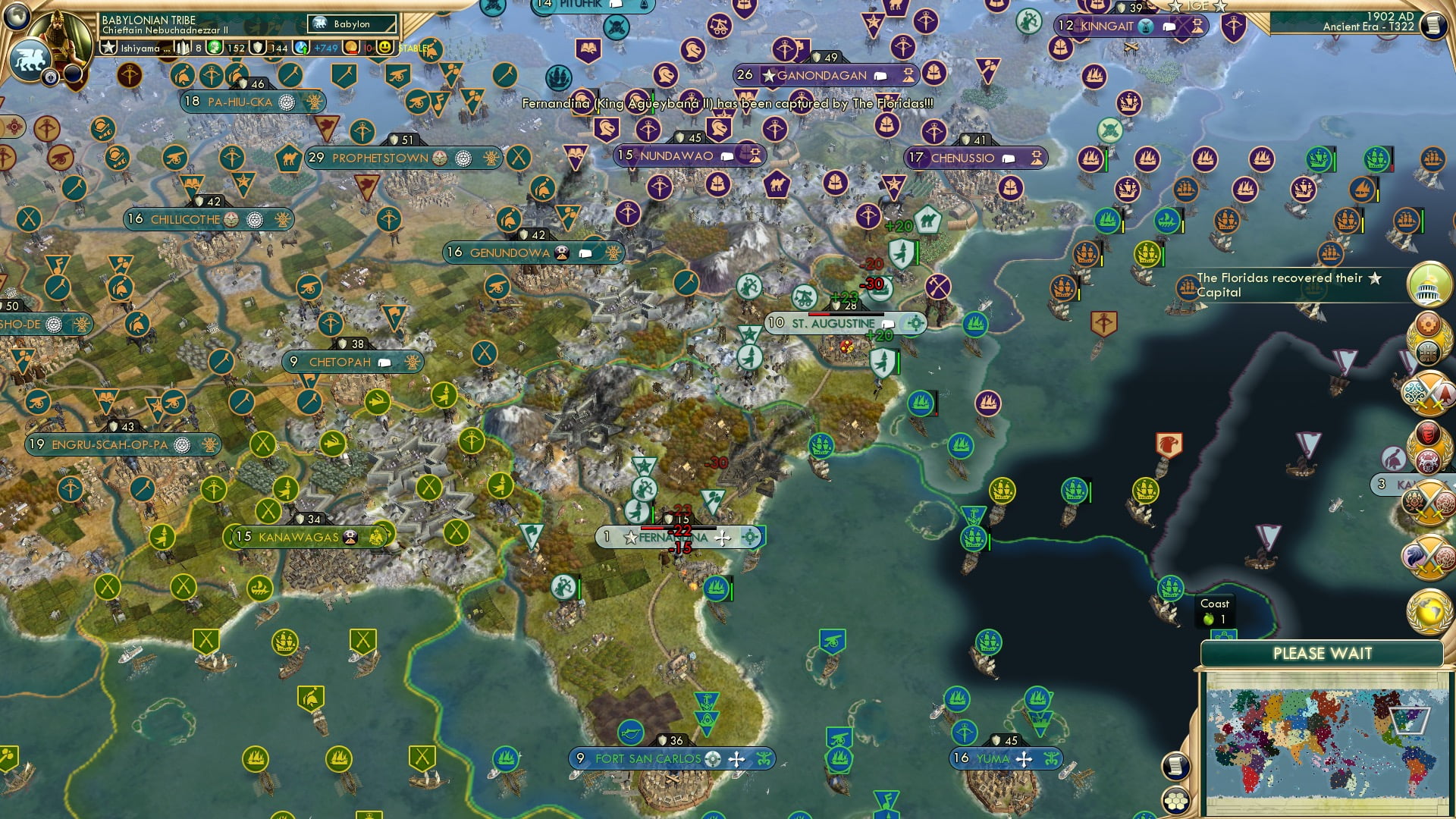Click the science icon showing 152
The image size is (1456, 819).
213,48
